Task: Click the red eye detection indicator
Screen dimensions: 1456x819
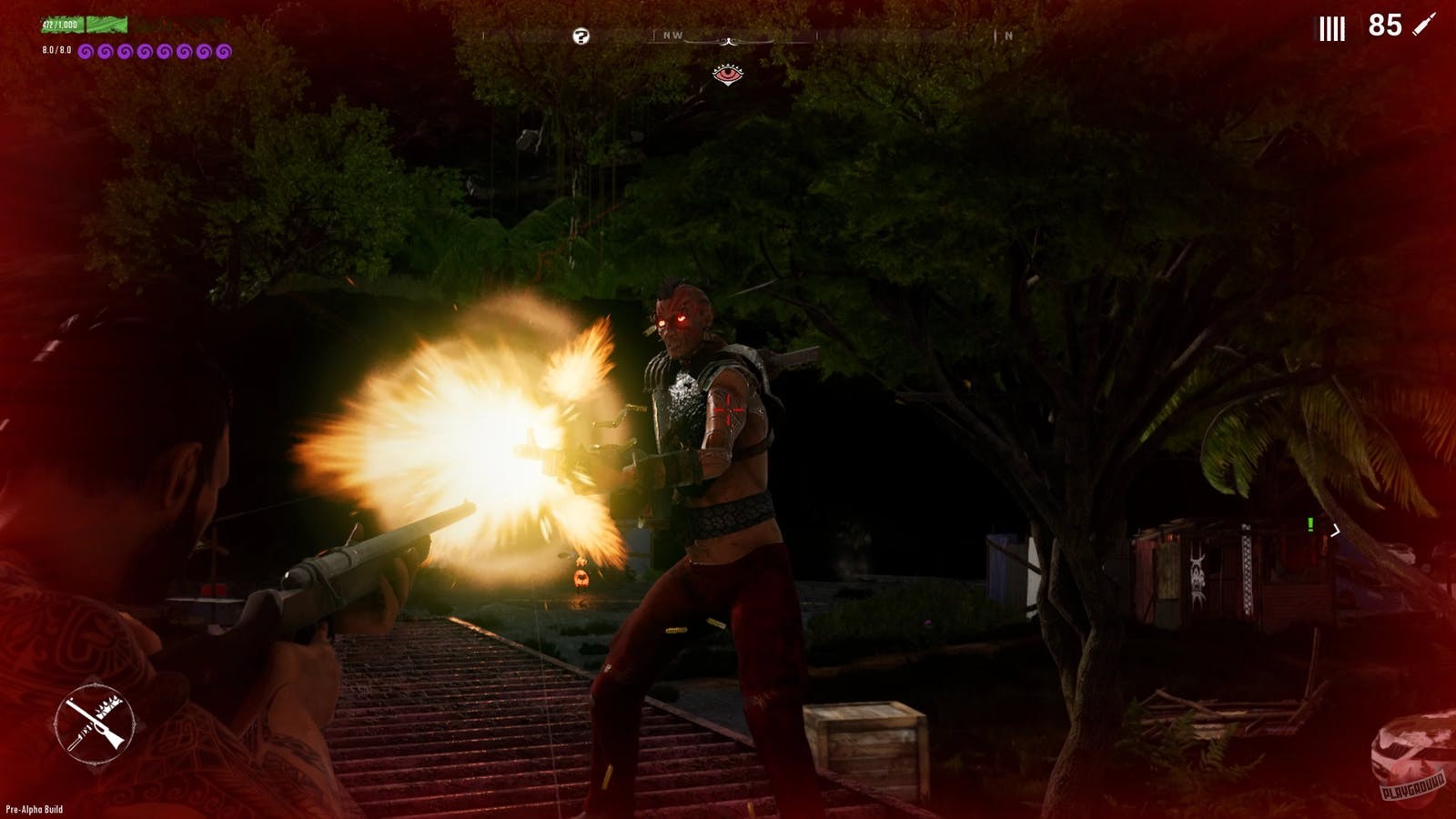Action: coord(728,75)
